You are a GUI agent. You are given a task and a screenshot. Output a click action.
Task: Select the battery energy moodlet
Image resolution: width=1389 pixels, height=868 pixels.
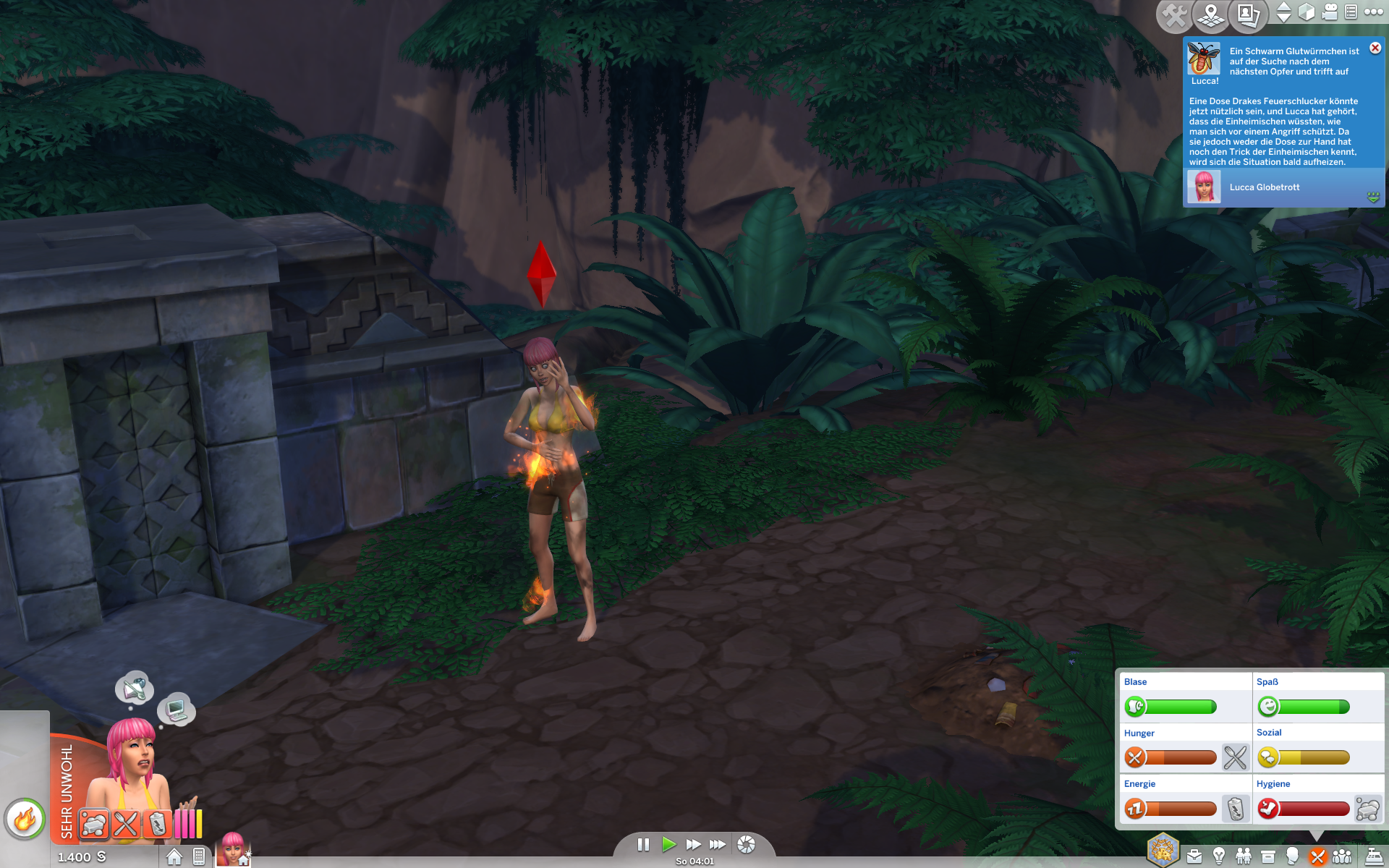tap(157, 824)
